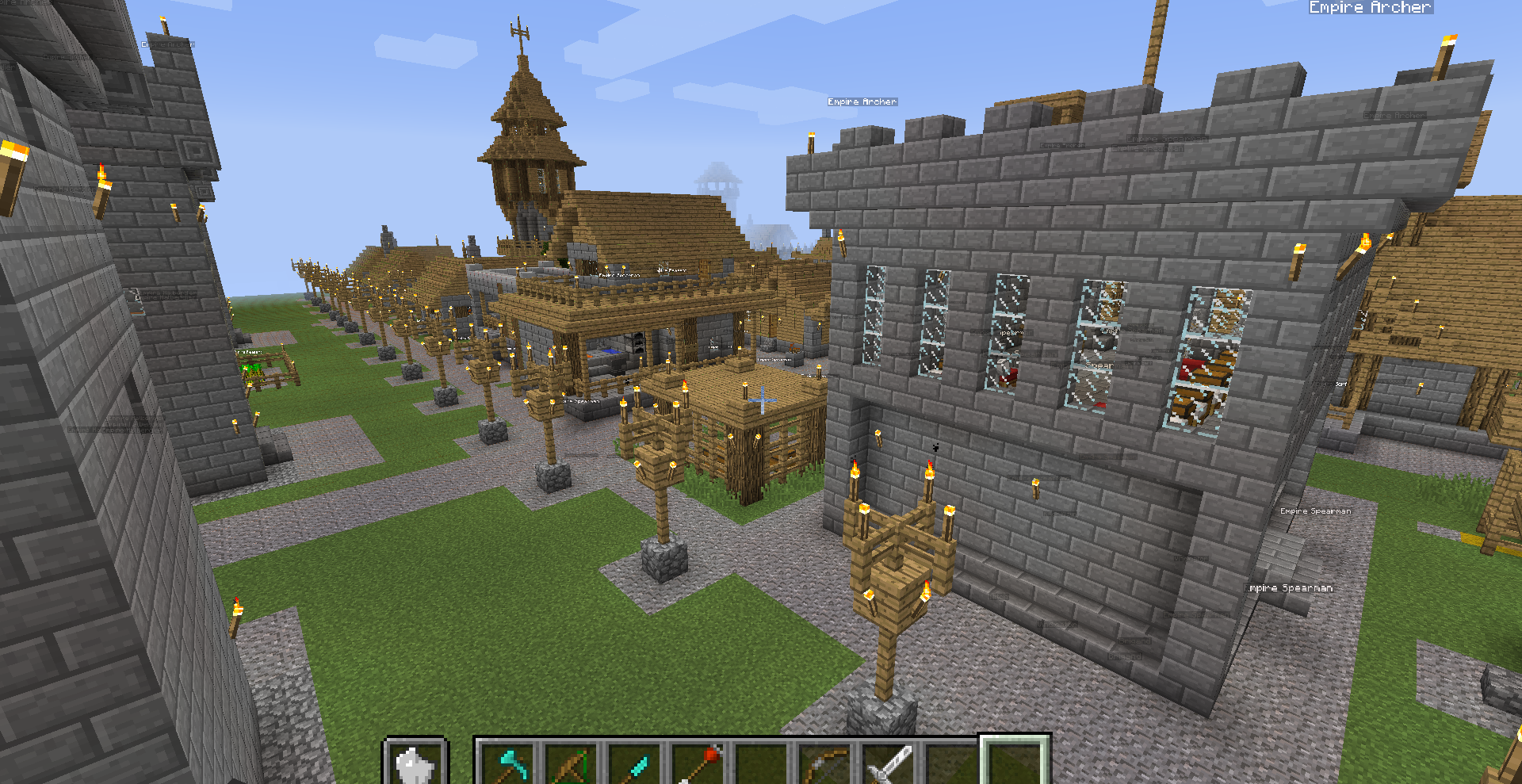Click the Empire Archer nametag above the keep

tap(862, 101)
